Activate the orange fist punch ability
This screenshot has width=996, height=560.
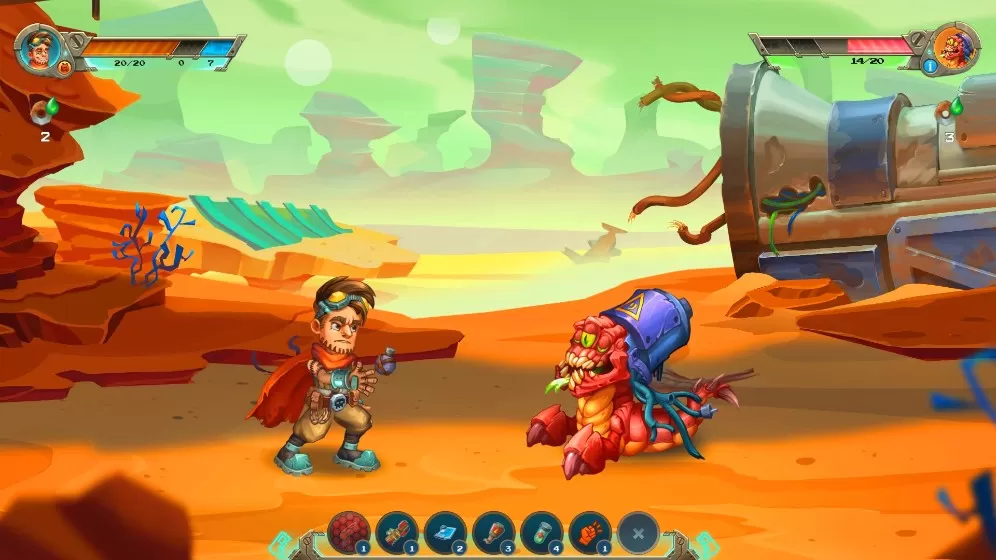coord(589,532)
